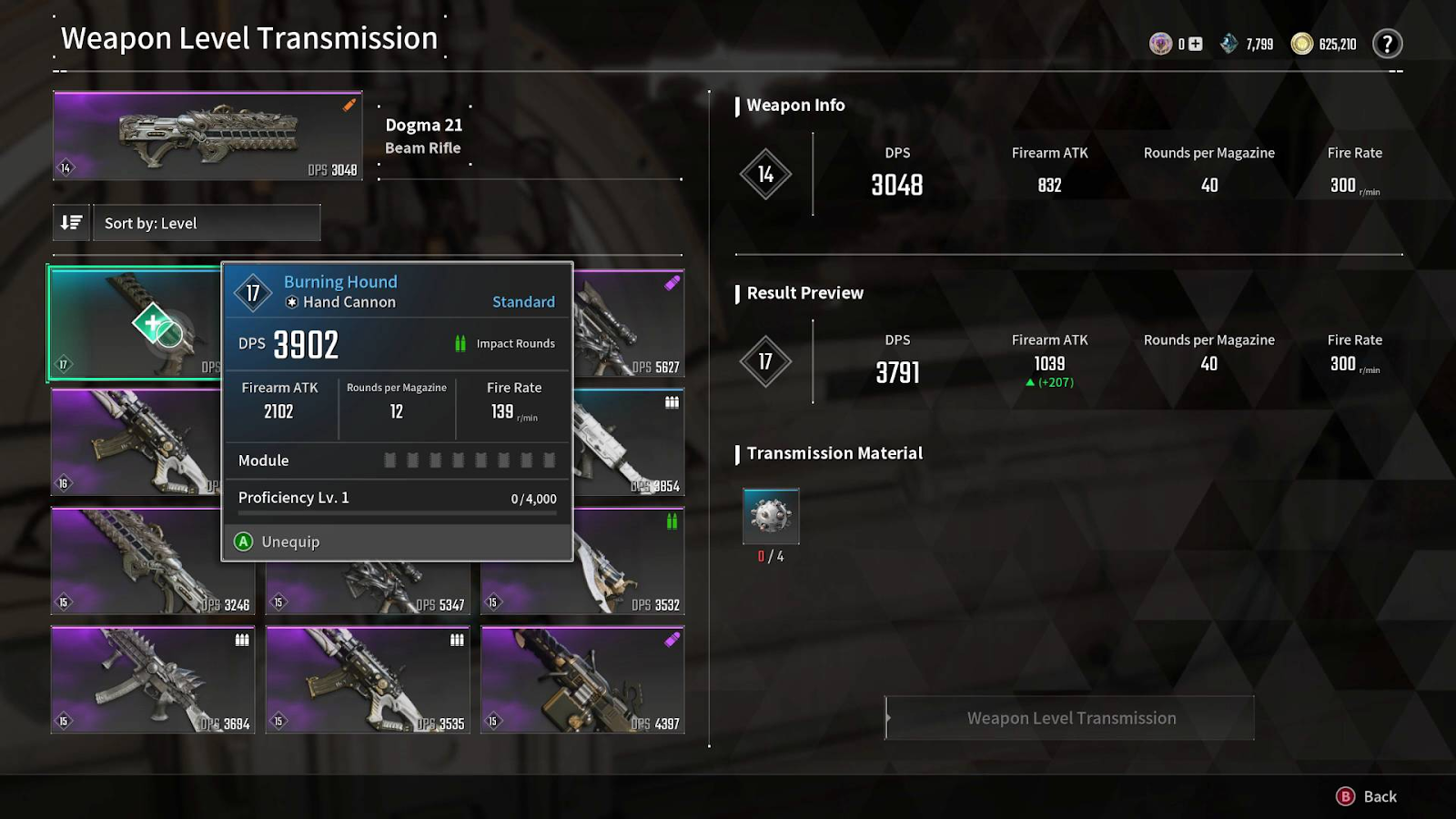Choose the weapon tile with DPS 5627
This screenshot has width=1456, height=819.
pyautogui.click(x=630, y=323)
